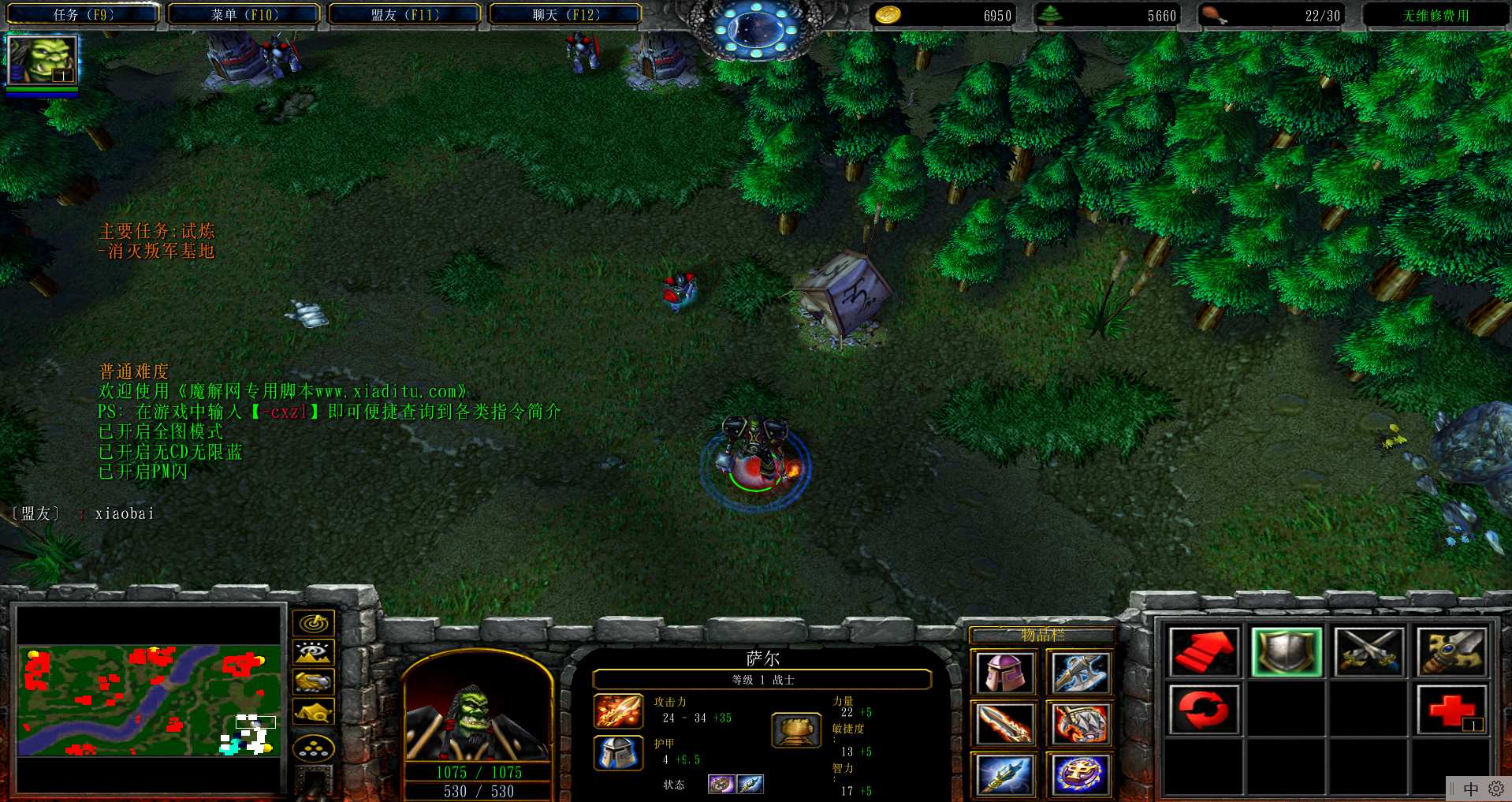Select the flaming sword inventory item
The width and height of the screenshot is (1512, 802).
pyautogui.click(x=1004, y=723)
